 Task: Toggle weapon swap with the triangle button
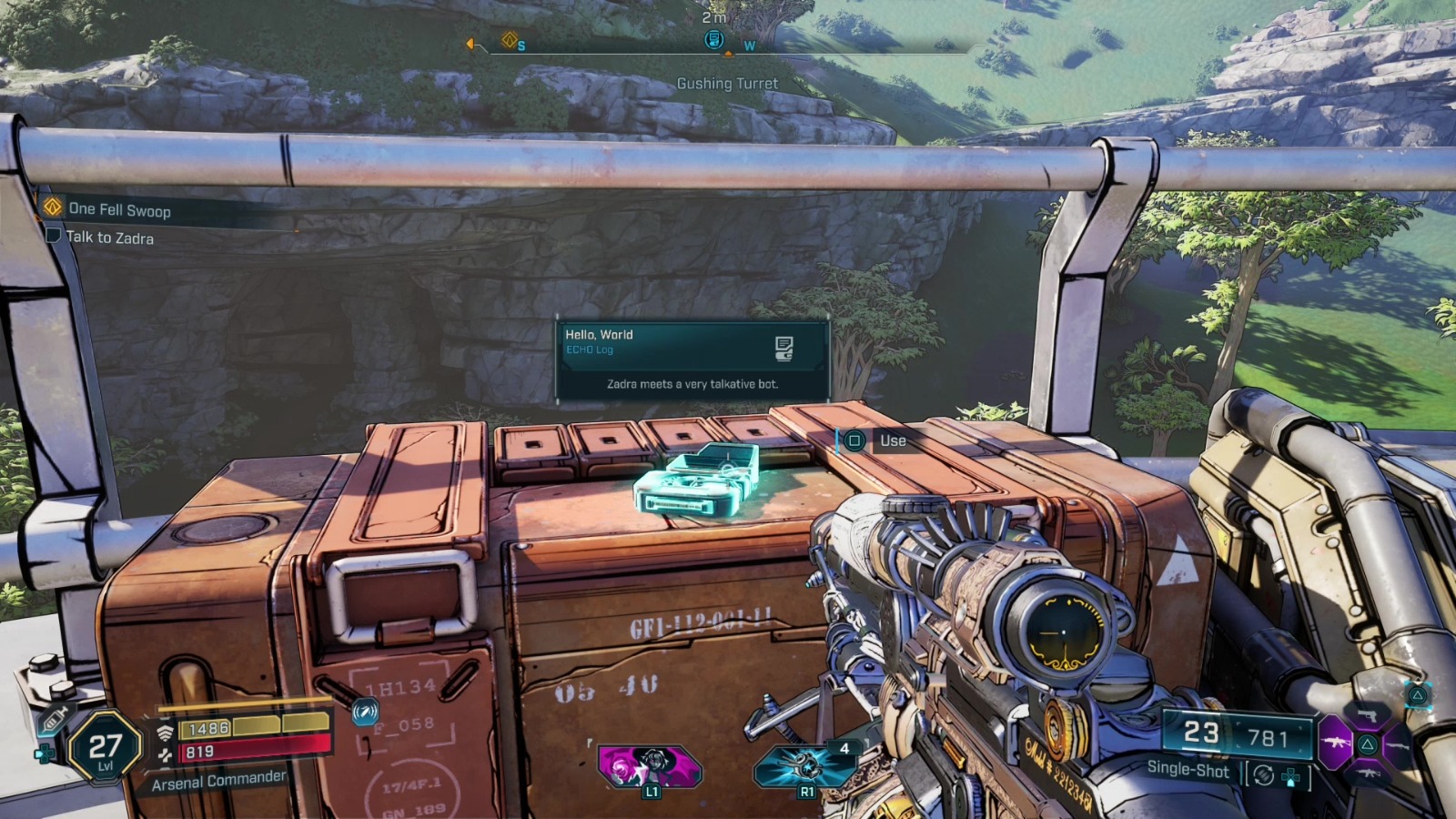point(1418,696)
